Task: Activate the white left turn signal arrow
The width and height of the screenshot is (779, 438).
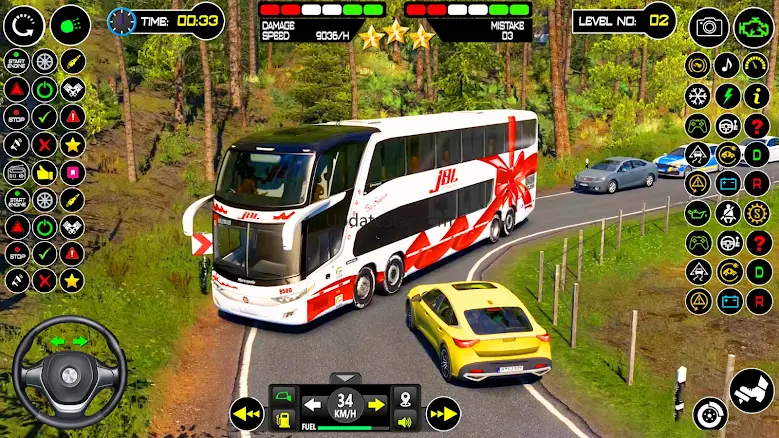Action: click(x=313, y=405)
